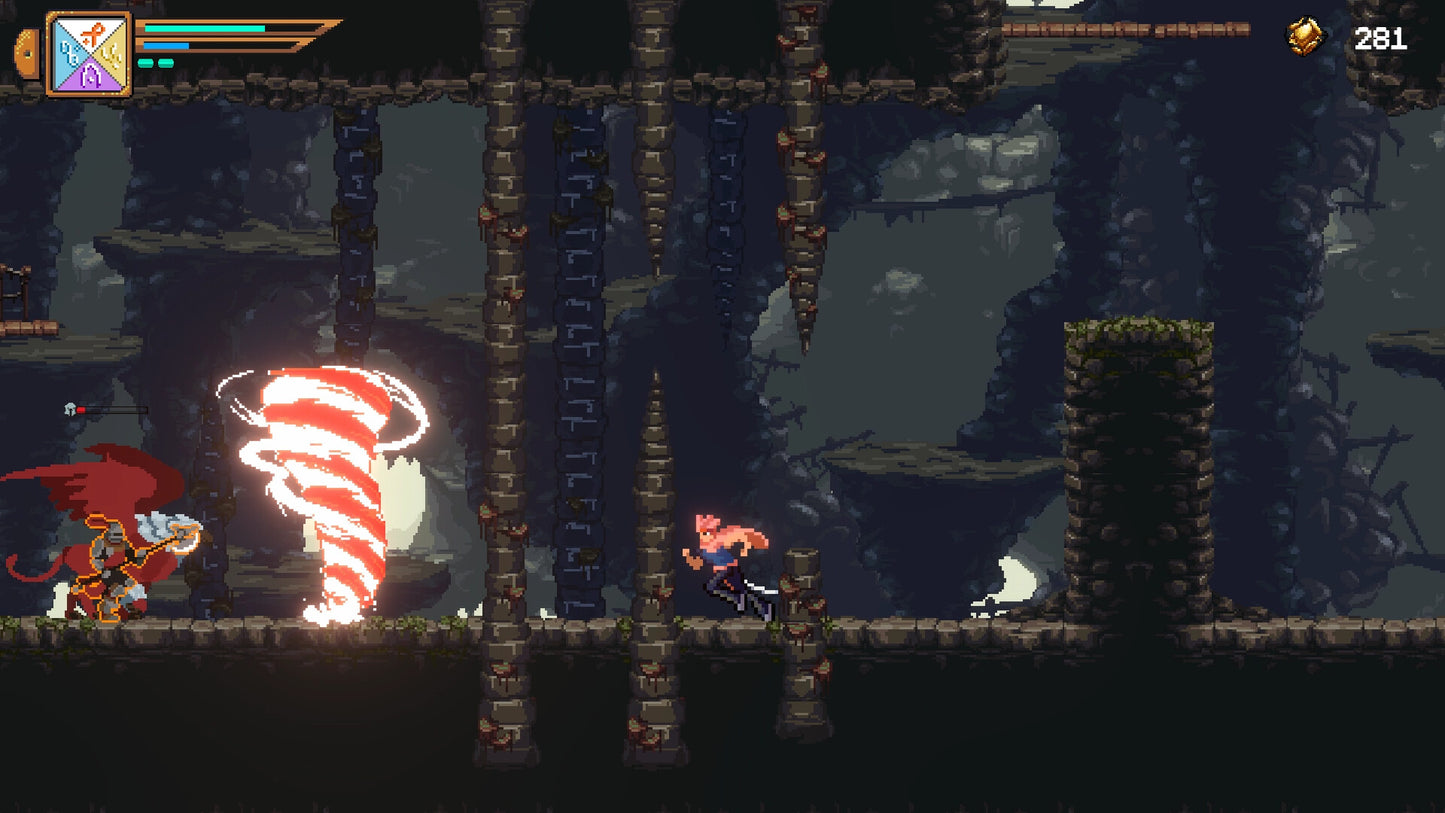Click the orange half-disc beside the ability square

pos(29,53)
